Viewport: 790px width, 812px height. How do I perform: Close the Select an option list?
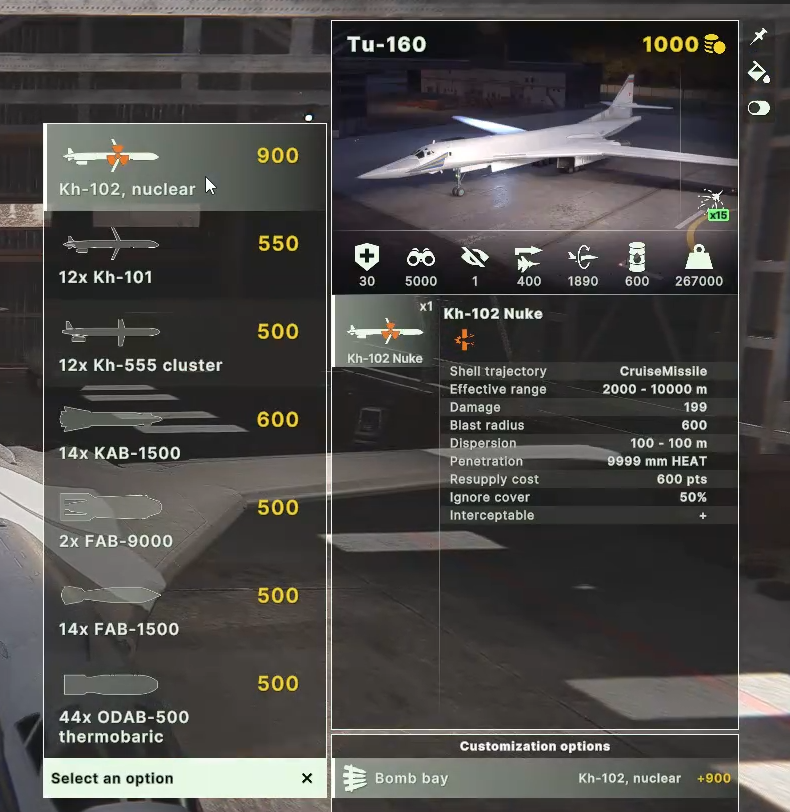point(307,778)
